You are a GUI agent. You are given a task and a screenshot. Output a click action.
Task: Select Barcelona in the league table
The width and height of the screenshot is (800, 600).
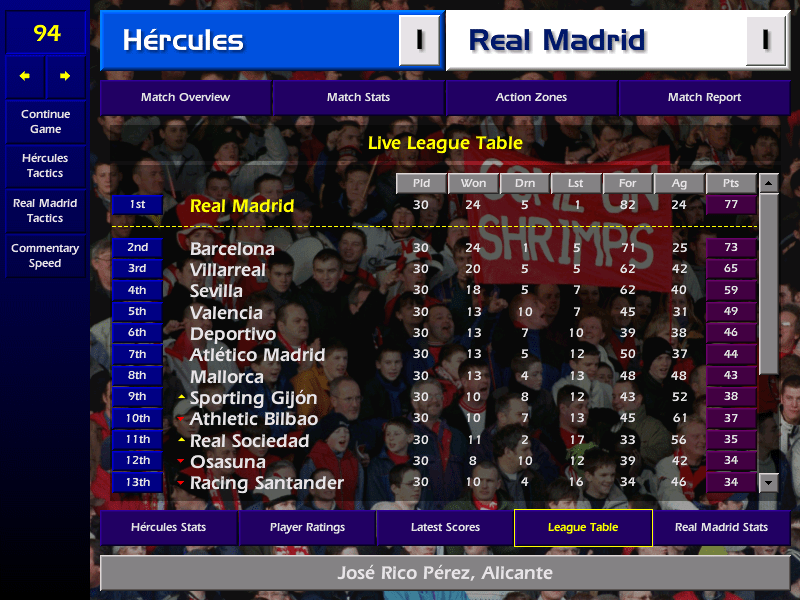click(x=232, y=248)
